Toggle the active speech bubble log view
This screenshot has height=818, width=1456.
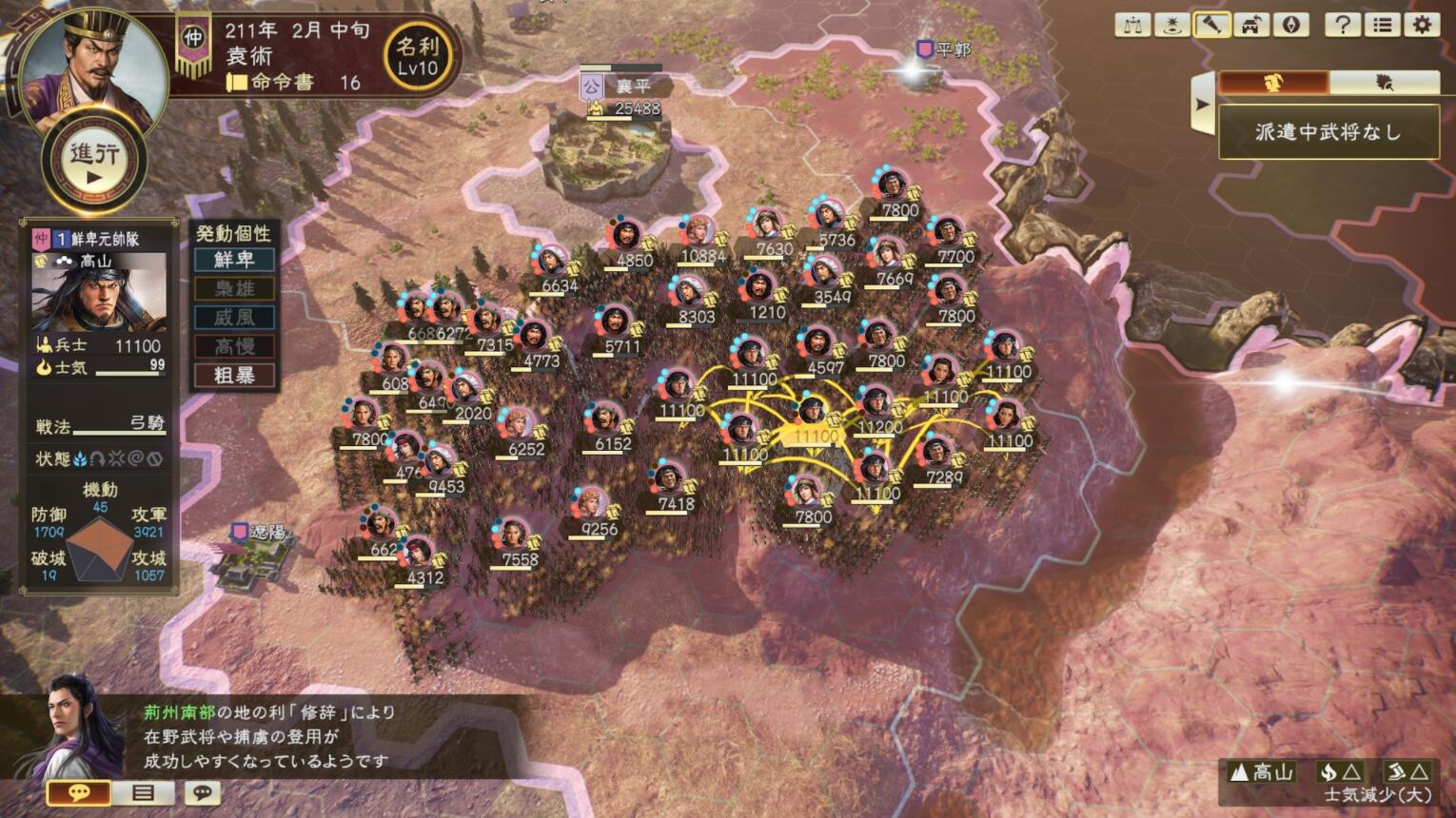pos(81,792)
